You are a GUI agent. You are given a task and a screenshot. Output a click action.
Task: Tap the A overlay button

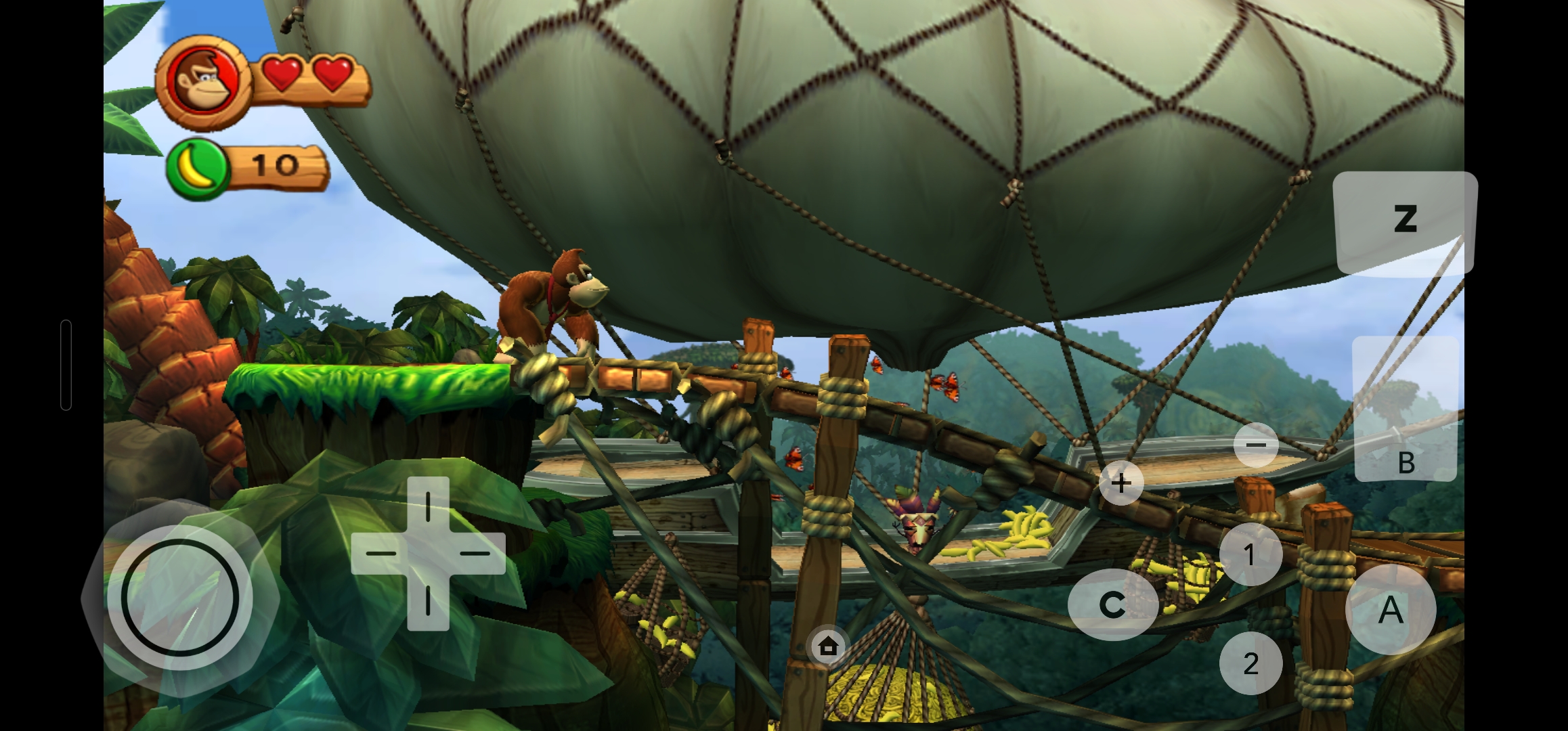(x=1390, y=609)
